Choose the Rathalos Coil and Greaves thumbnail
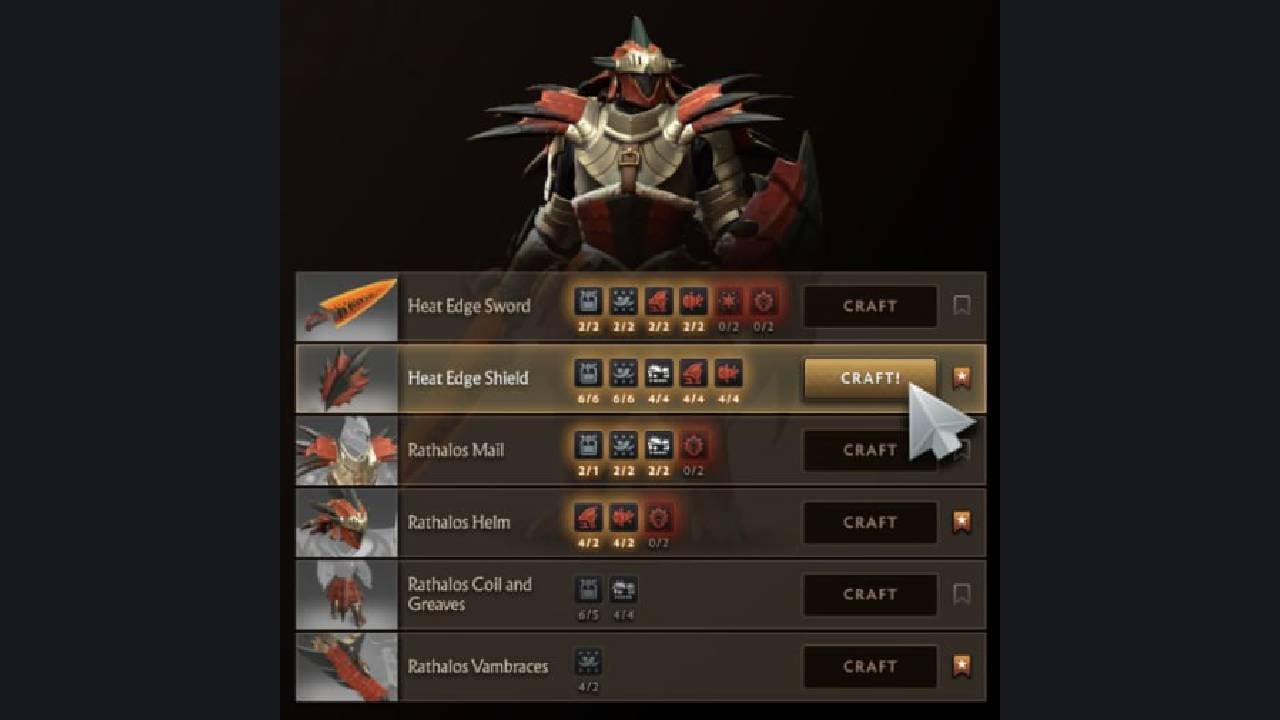The height and width of the screenshot is (720, 1280). pos(347,594)
